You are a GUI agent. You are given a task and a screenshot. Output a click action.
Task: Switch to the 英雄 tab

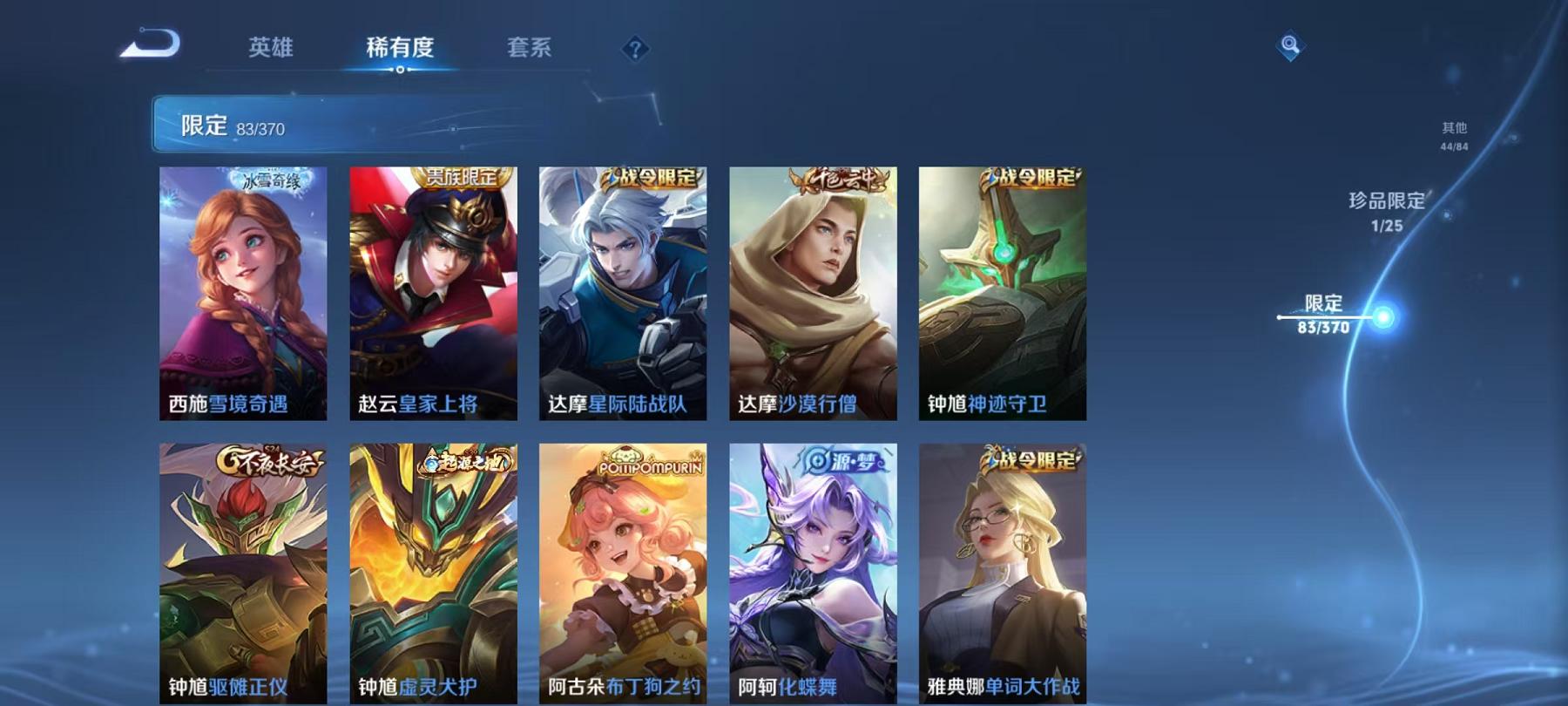270,50
